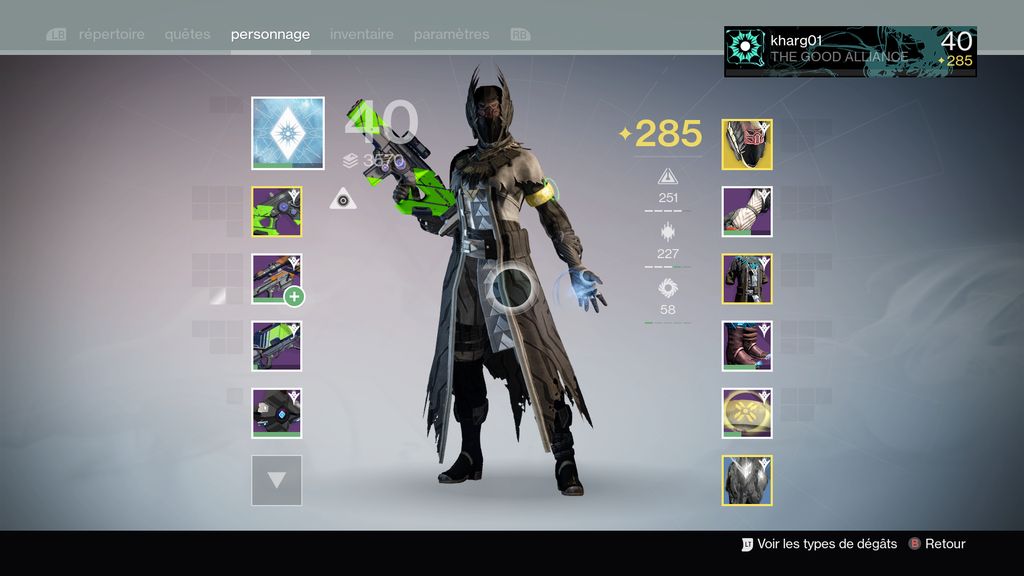The image size is (1024, 576).
Task: Open the Ghost shell slot
Action: [277, 413]
